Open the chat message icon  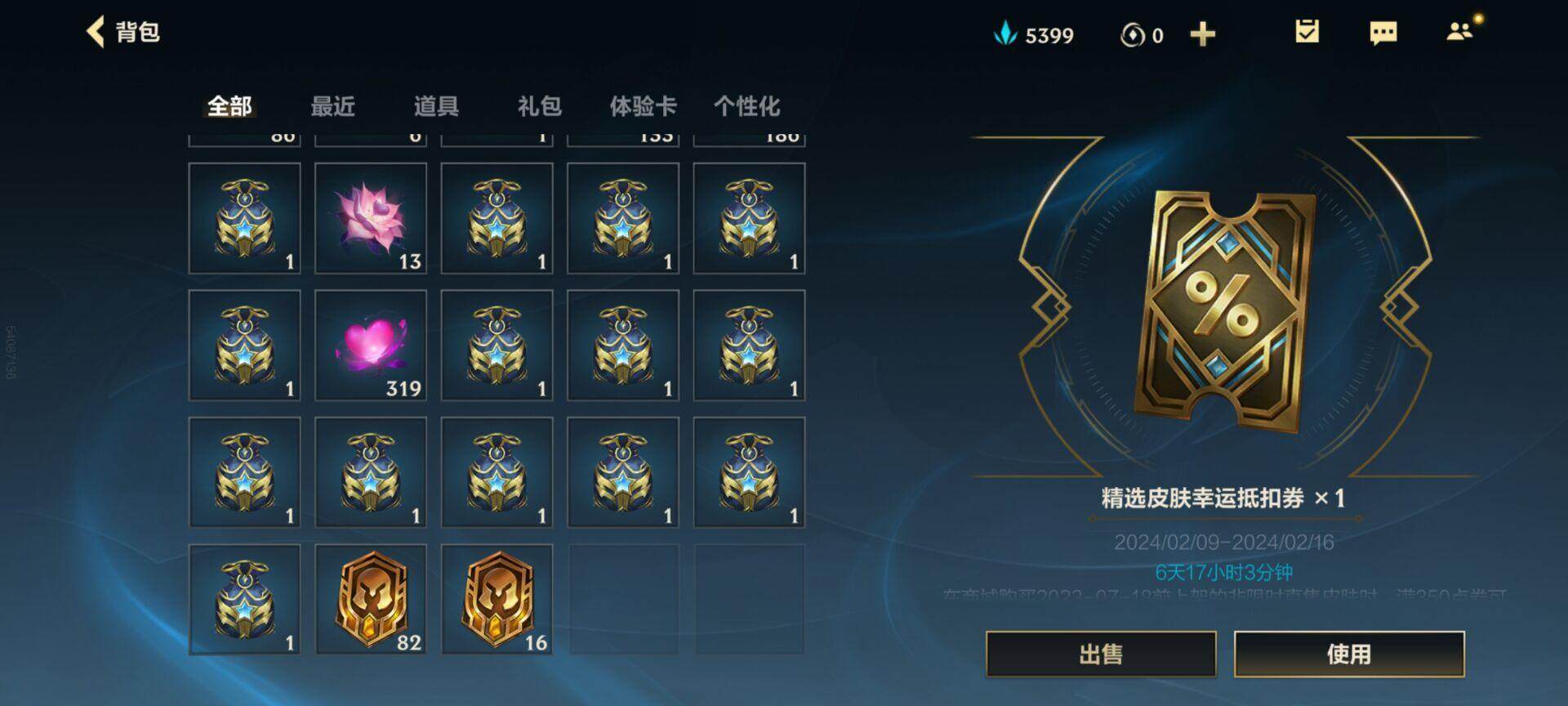(x=1383, y=34)
